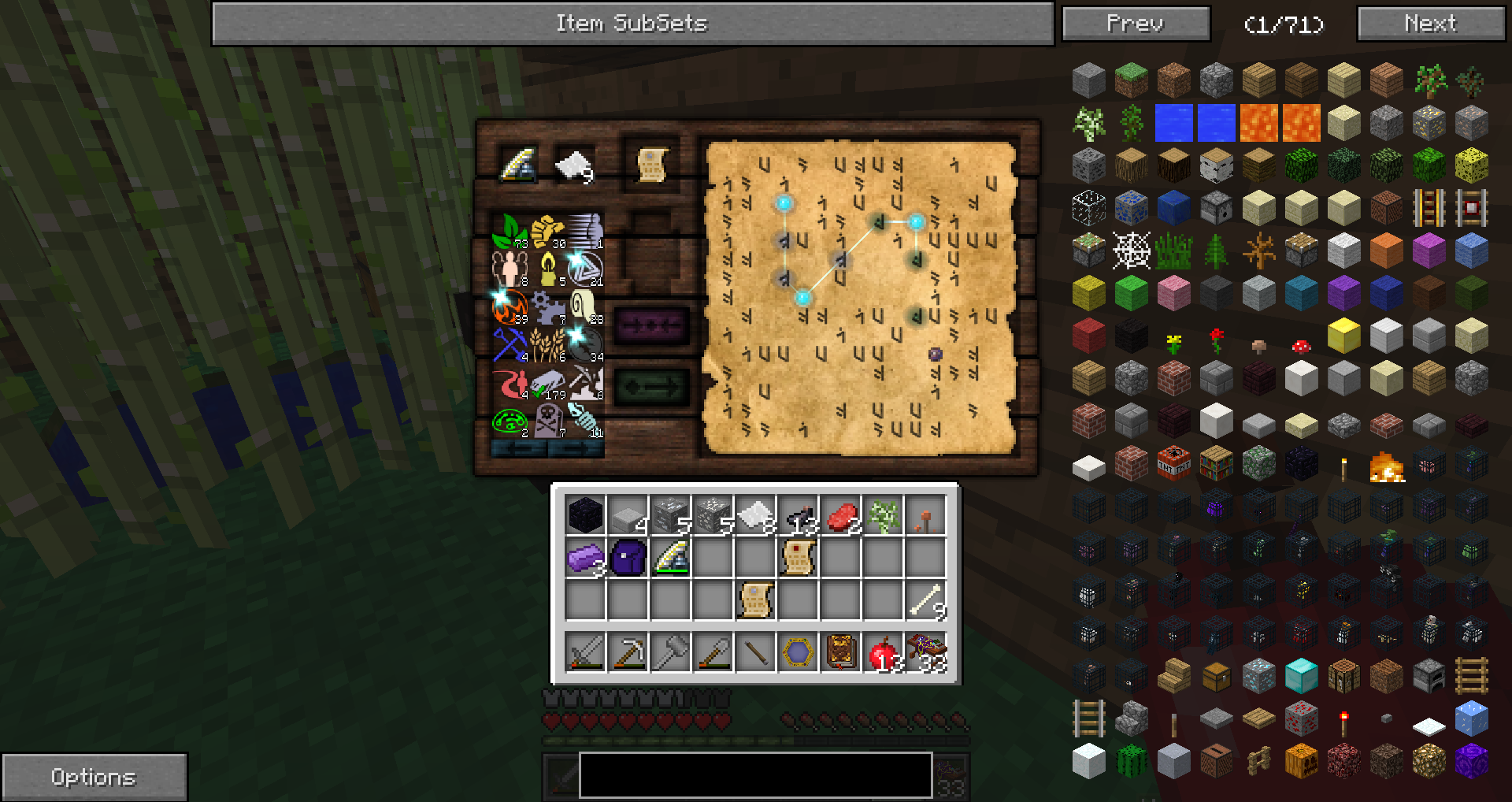Click the purple aspect combine button
This screenshot has width=1512, height=802.
[651, 325]
